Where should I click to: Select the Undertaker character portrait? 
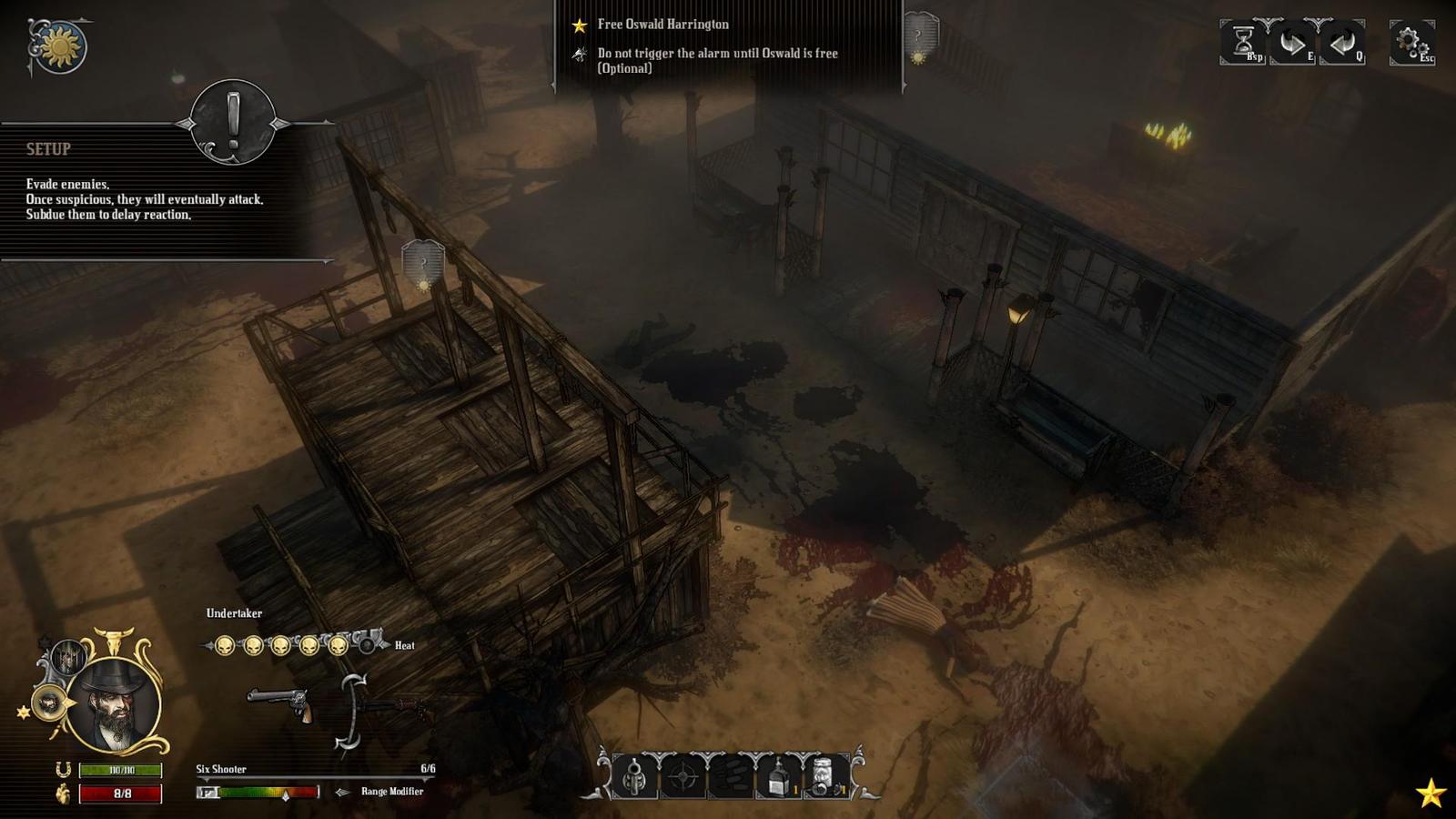(115, 705)
